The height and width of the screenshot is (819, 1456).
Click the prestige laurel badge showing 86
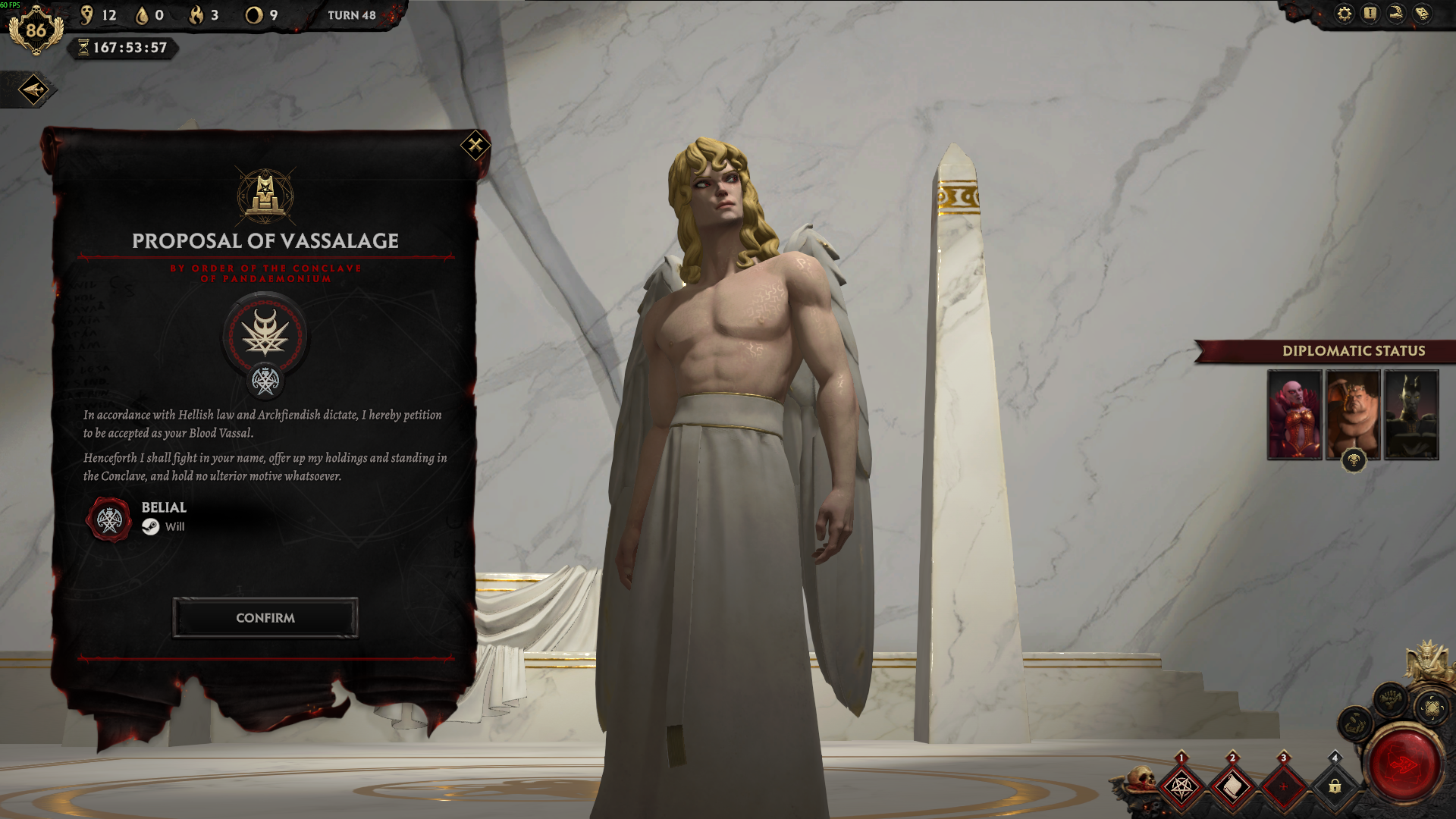click(x=36, y=30)
